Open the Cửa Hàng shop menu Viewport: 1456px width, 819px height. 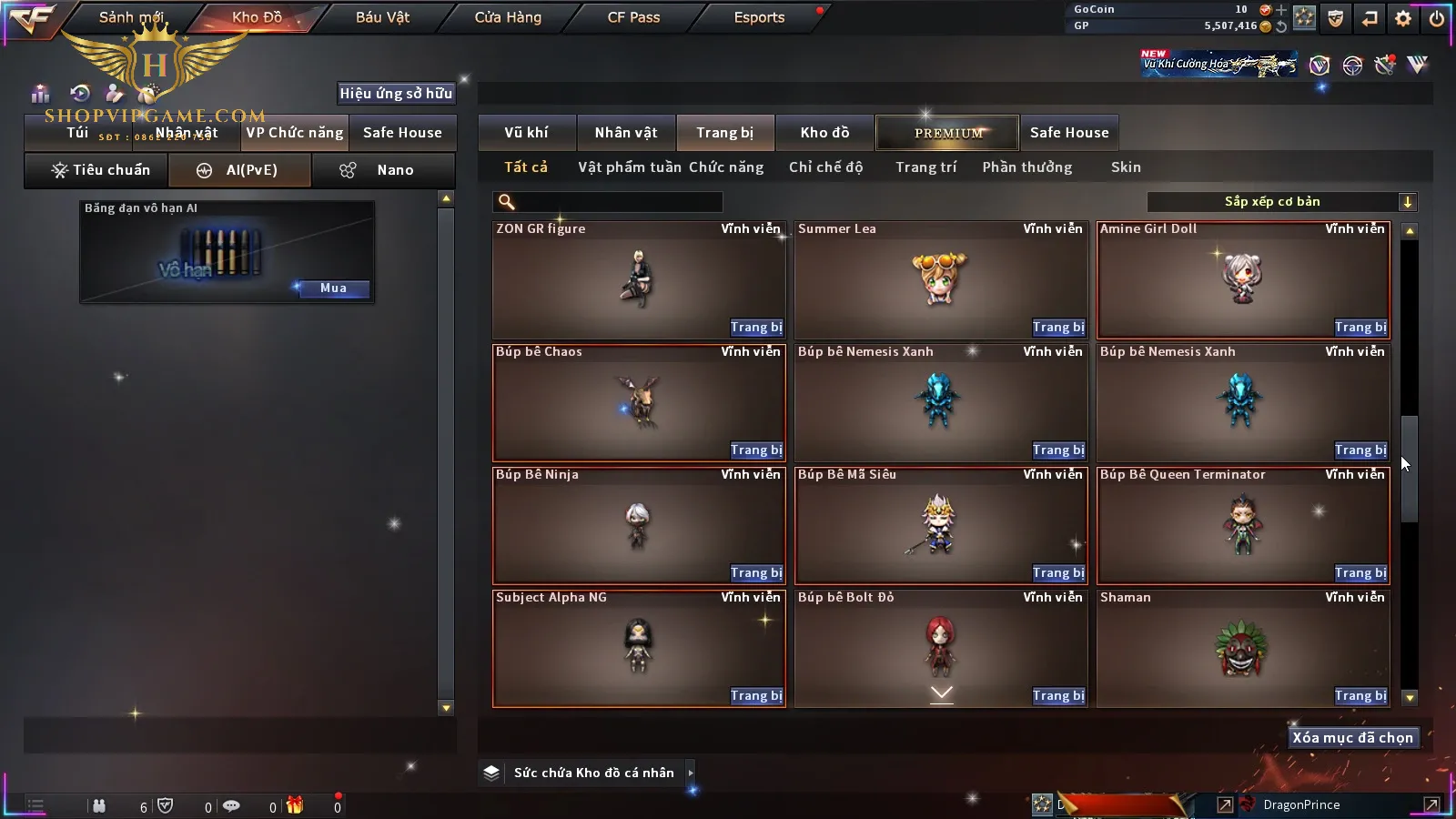pos(508,17)
